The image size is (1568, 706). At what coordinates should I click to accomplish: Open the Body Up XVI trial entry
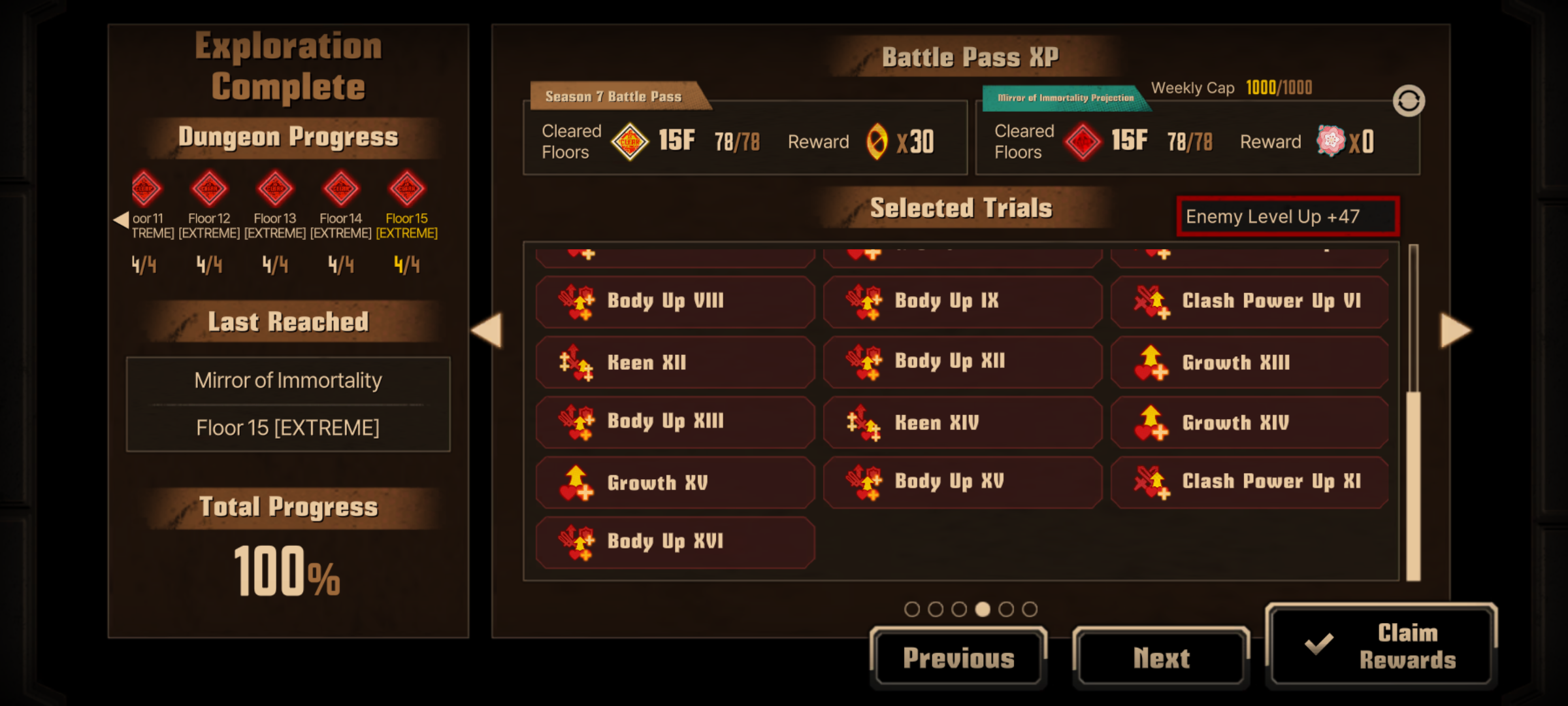point(675,542)
